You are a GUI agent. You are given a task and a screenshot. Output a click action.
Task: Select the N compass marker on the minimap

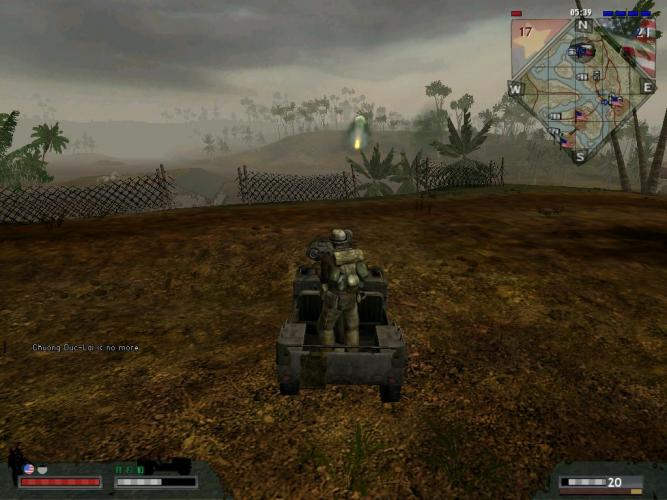click(x=582, y=24)
